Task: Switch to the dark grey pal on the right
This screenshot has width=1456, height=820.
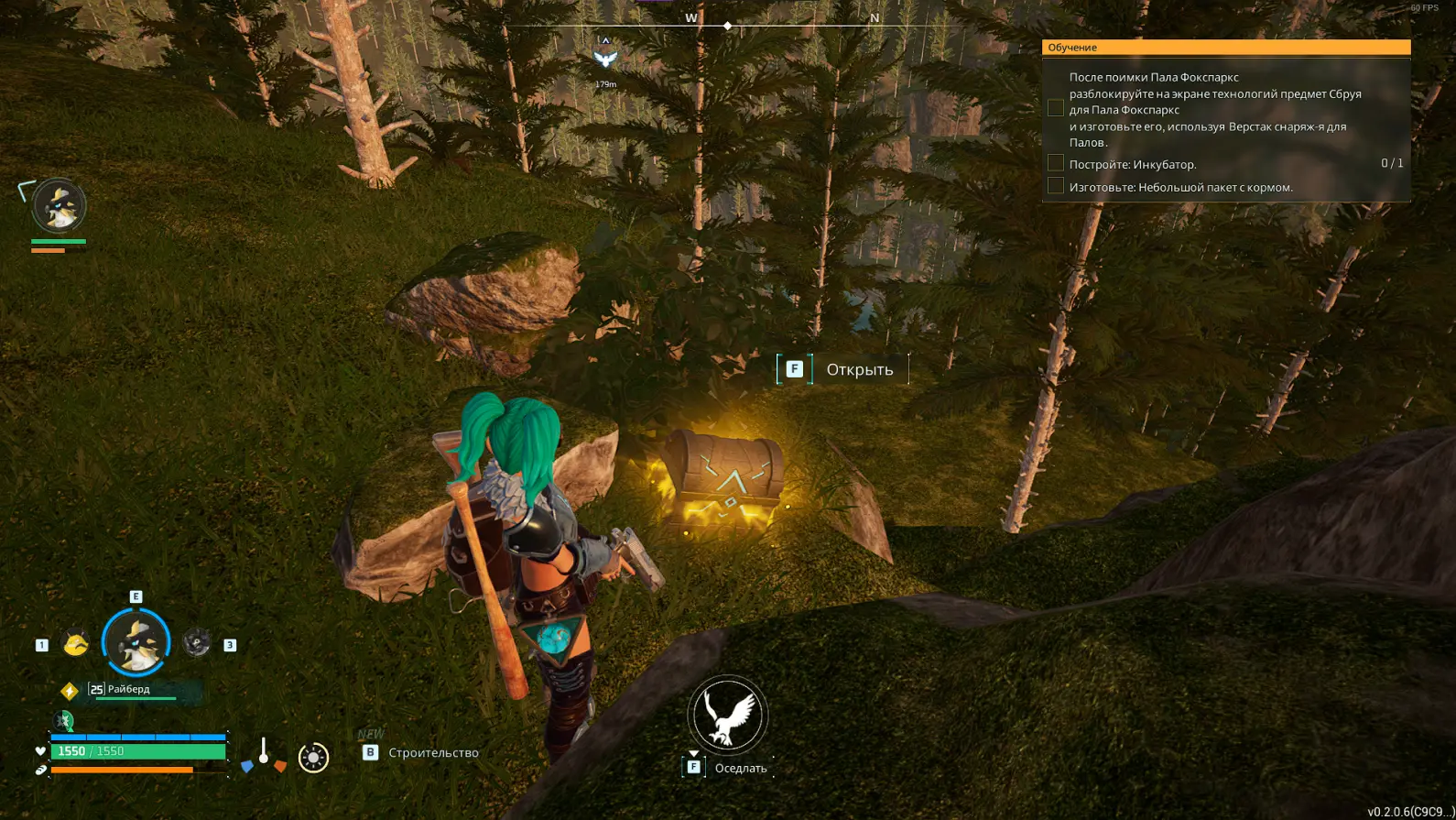Action: (x=197, y=643)
